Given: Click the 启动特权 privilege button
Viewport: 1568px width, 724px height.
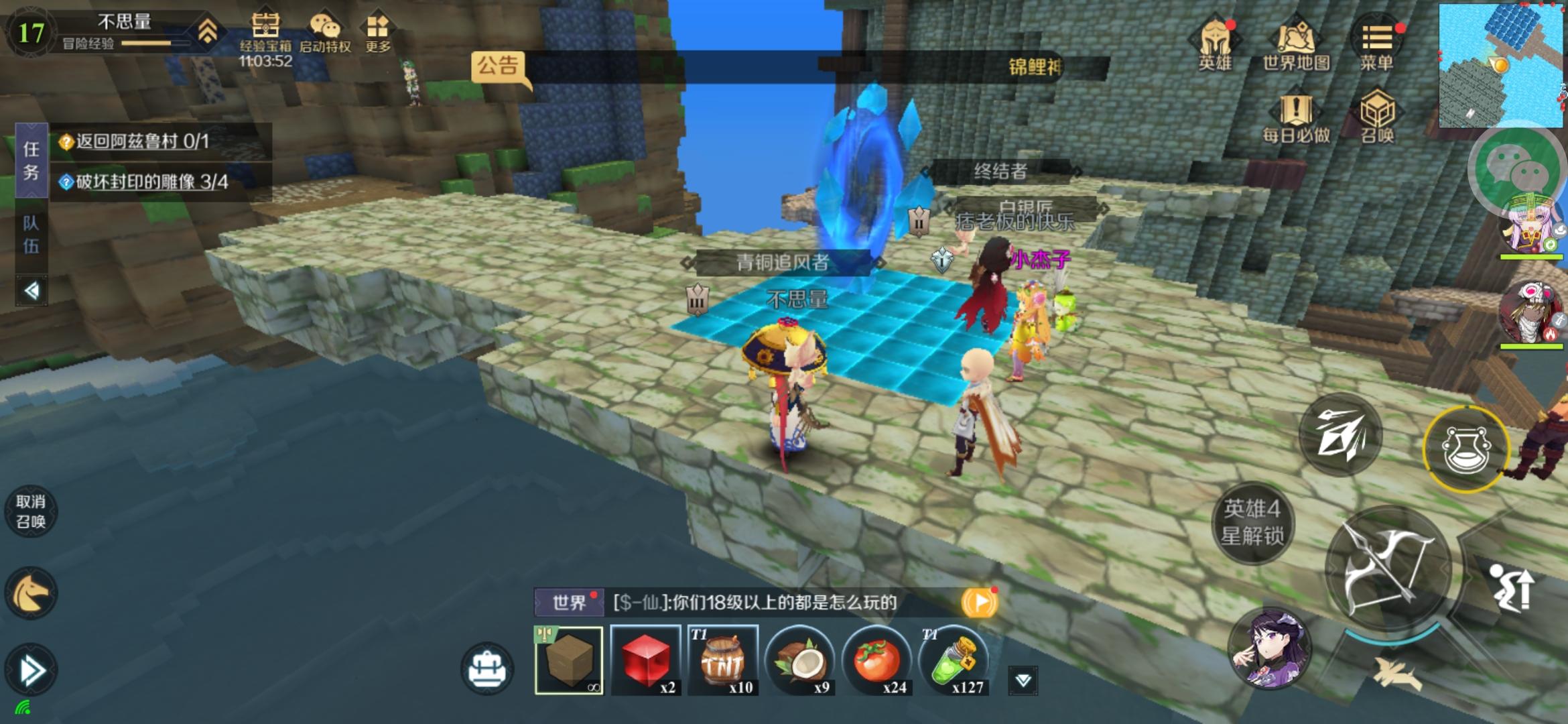Looking at the screenshot, I should tap(326, 28).
